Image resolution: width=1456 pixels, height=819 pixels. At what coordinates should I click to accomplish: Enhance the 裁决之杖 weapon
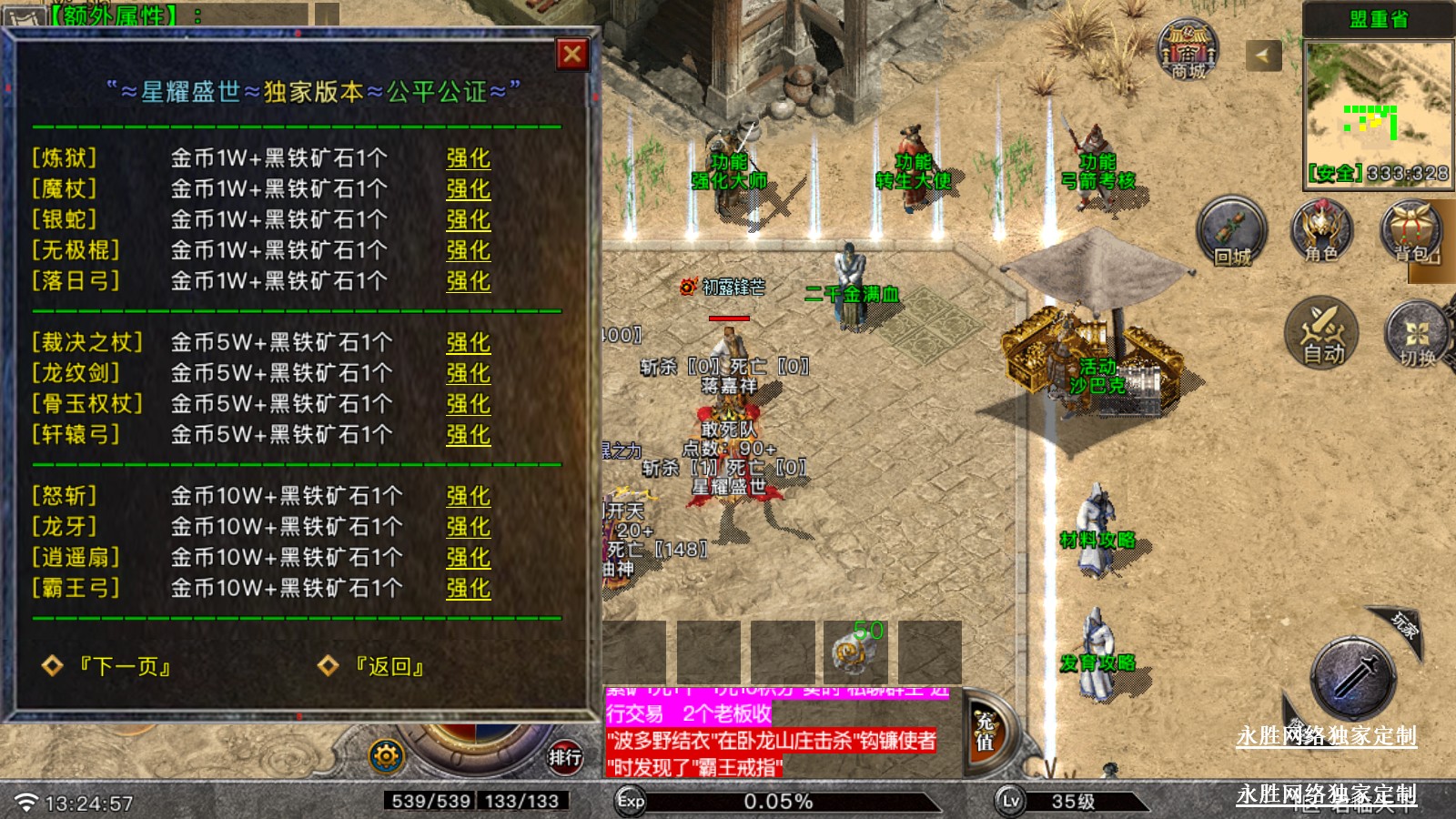tap(468, 343)
